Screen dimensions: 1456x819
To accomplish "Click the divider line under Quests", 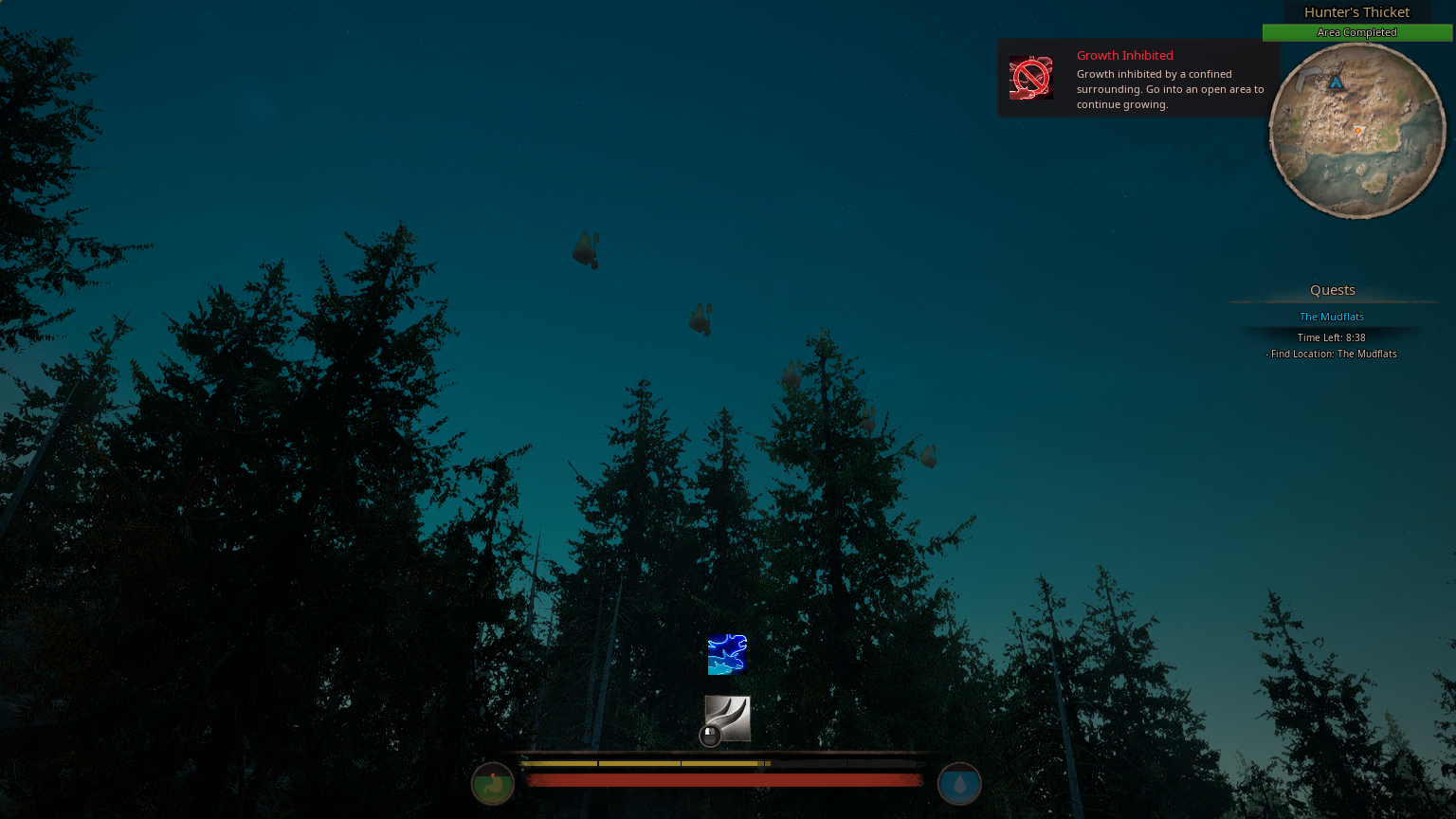I will tap(1332, 301).
